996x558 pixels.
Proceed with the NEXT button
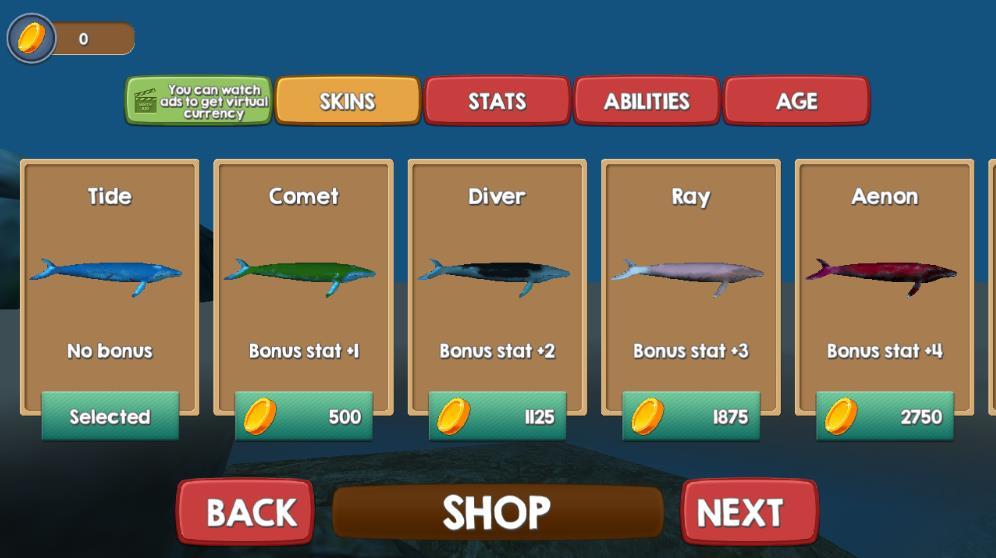pyautogui.click(x=749, y=512)
